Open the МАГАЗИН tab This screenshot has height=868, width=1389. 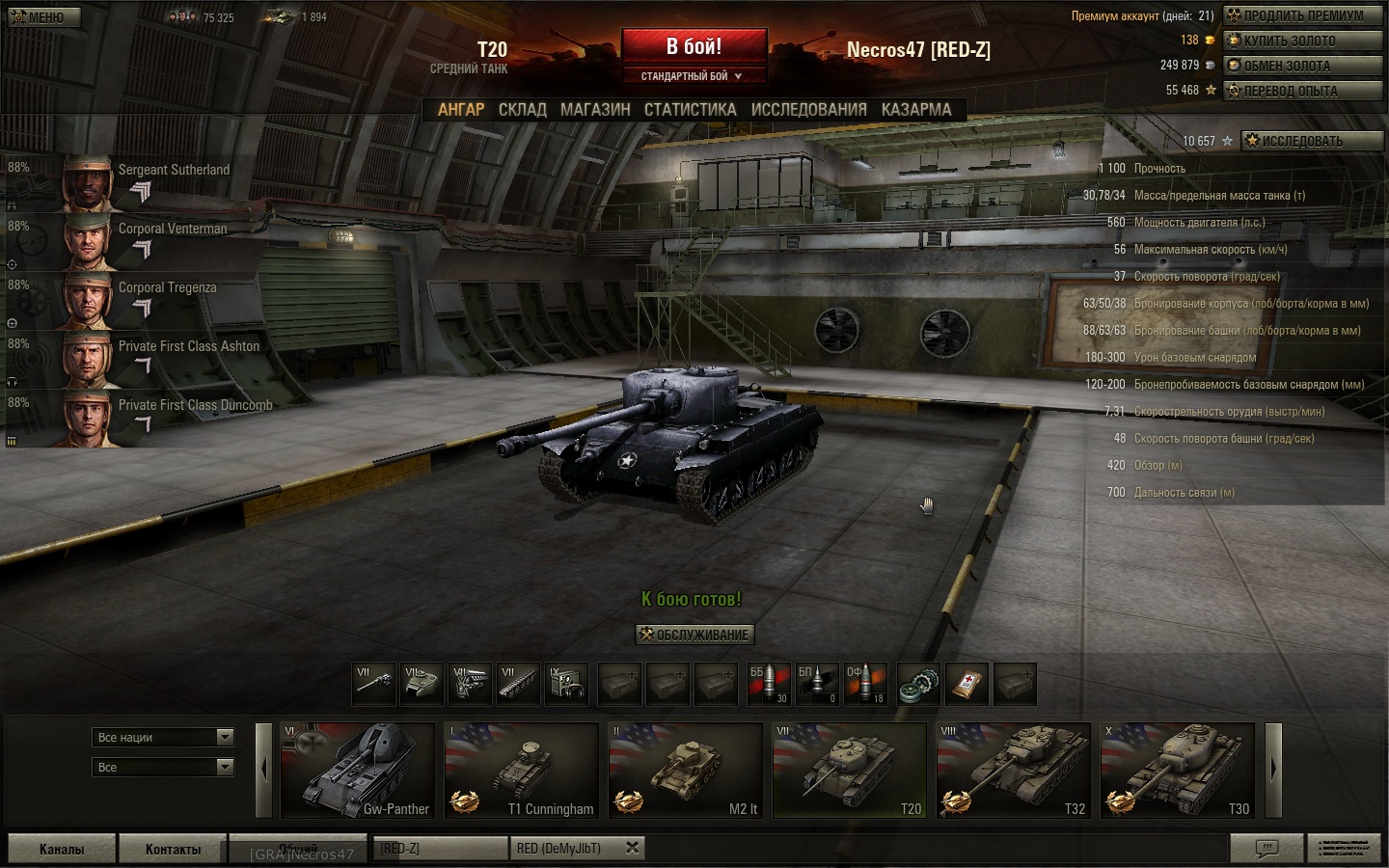pyautogui.click(x=595, y=110)
